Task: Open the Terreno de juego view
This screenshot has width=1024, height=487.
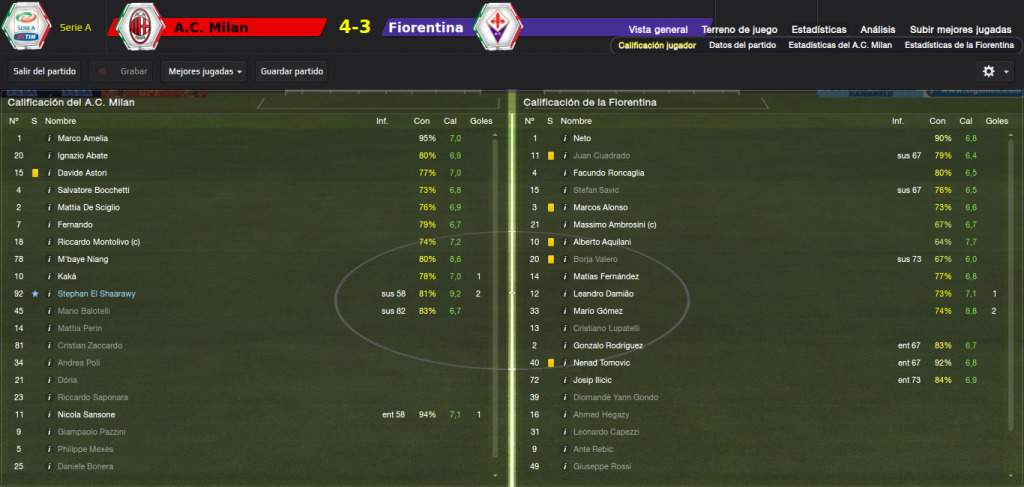Action: click(739, 29)
